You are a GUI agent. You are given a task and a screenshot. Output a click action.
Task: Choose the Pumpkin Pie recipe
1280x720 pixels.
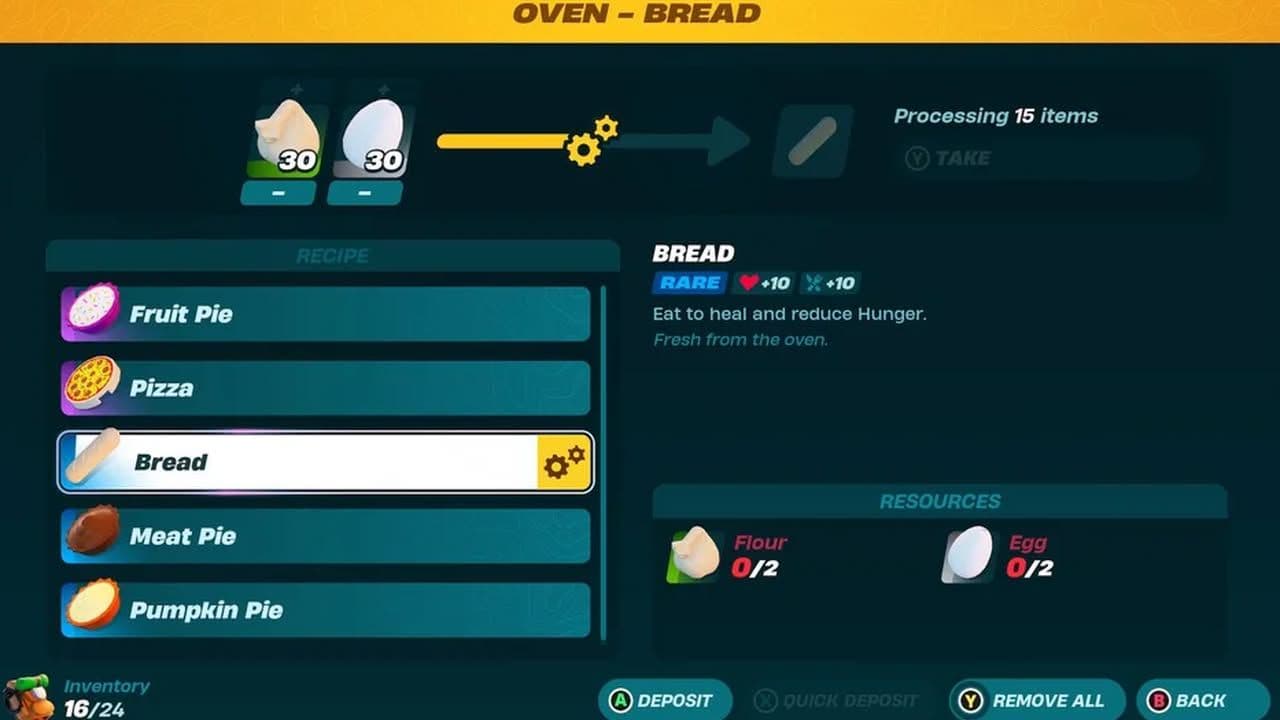coord(326,610)
